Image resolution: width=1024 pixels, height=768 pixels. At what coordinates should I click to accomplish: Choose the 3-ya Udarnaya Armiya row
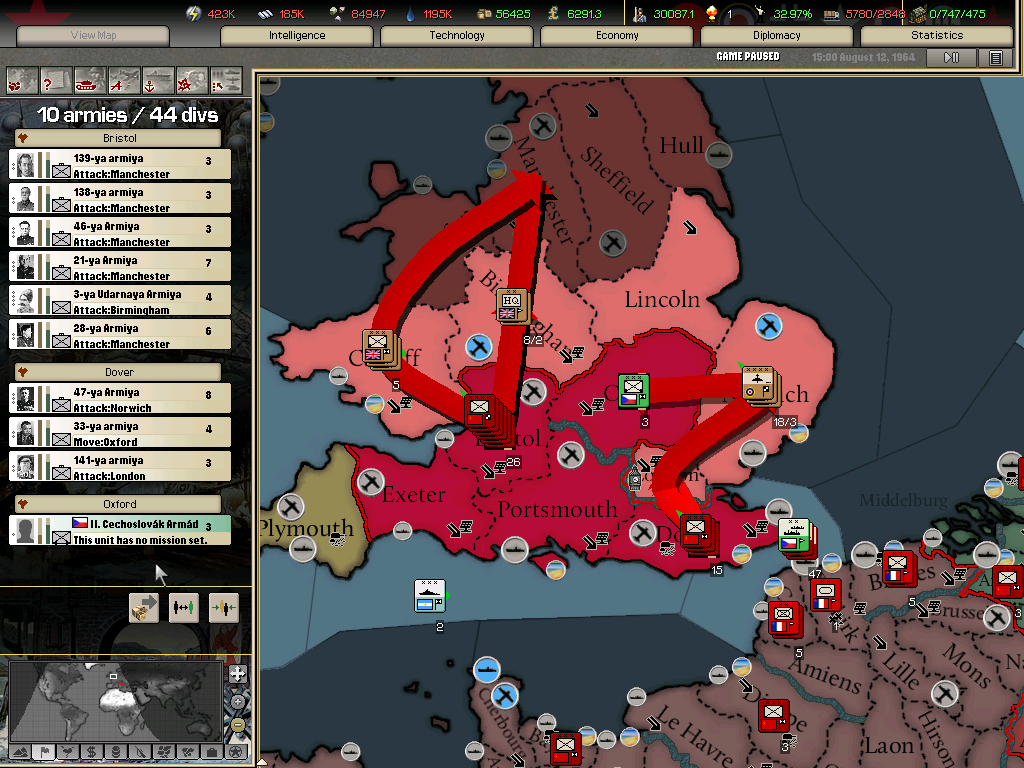(120, 301)
